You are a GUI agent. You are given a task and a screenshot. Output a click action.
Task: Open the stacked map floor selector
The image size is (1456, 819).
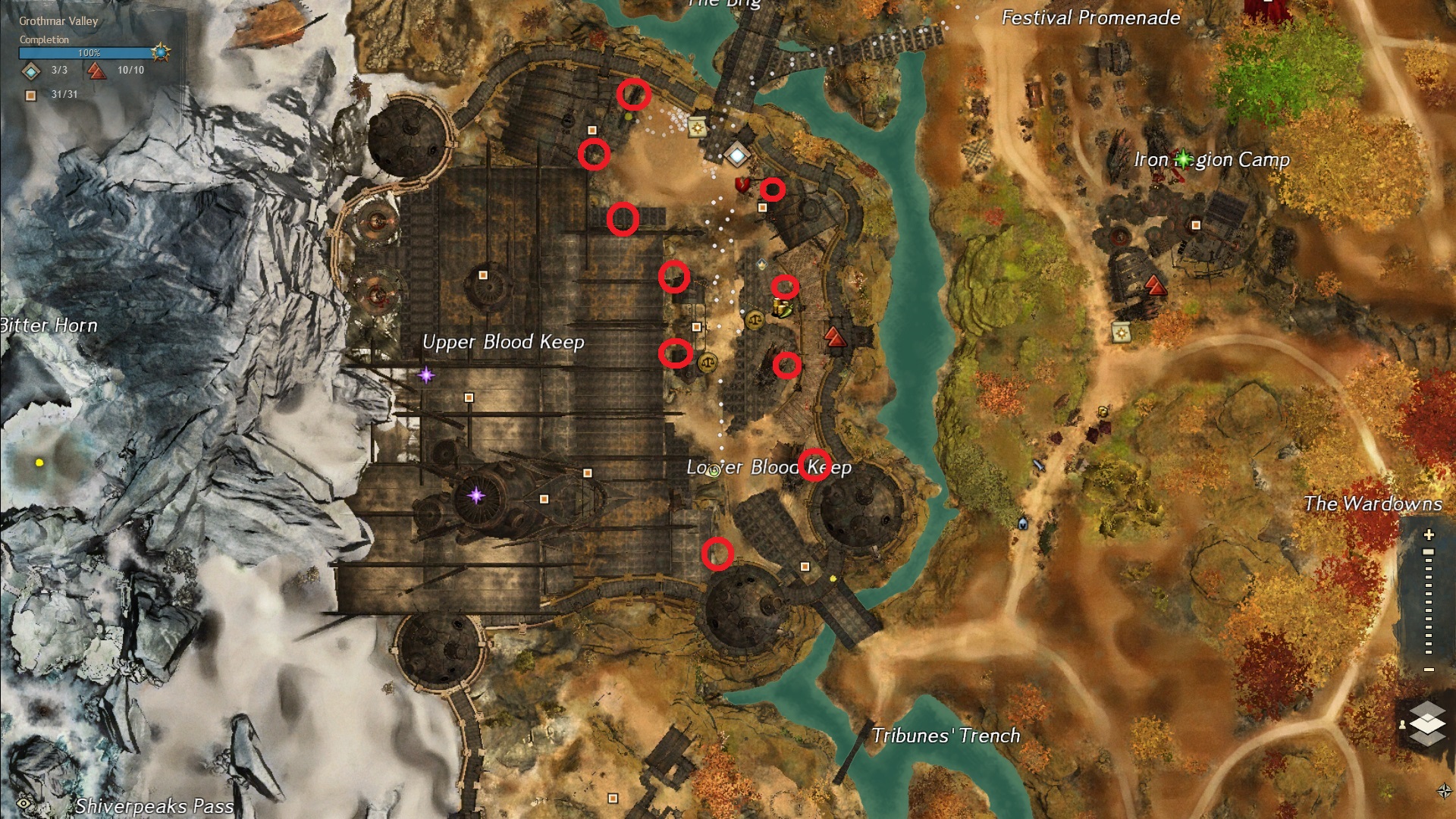click(x=1427, y=723)
